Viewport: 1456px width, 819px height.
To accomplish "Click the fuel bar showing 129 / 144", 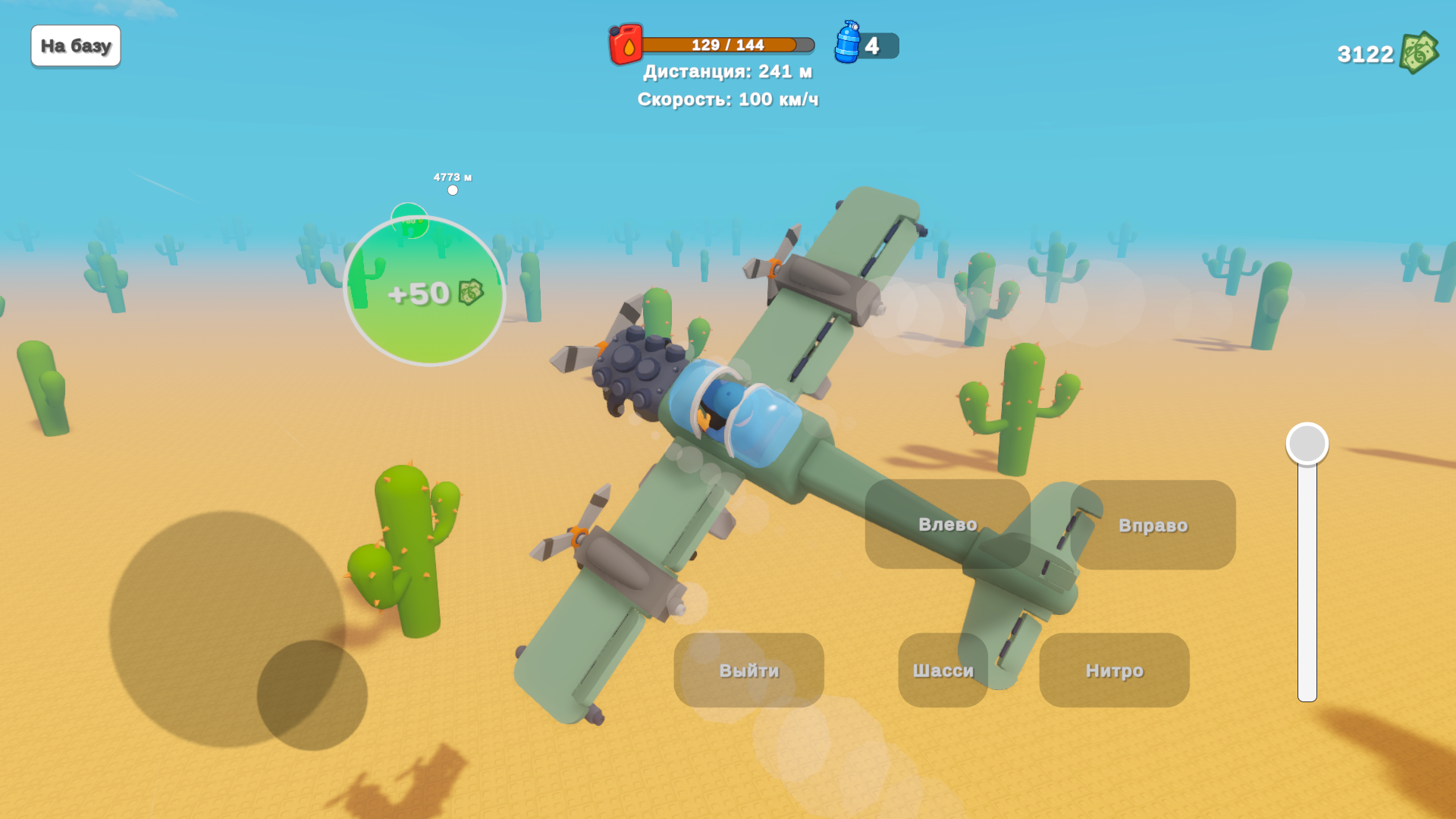I will pos(720,45).
